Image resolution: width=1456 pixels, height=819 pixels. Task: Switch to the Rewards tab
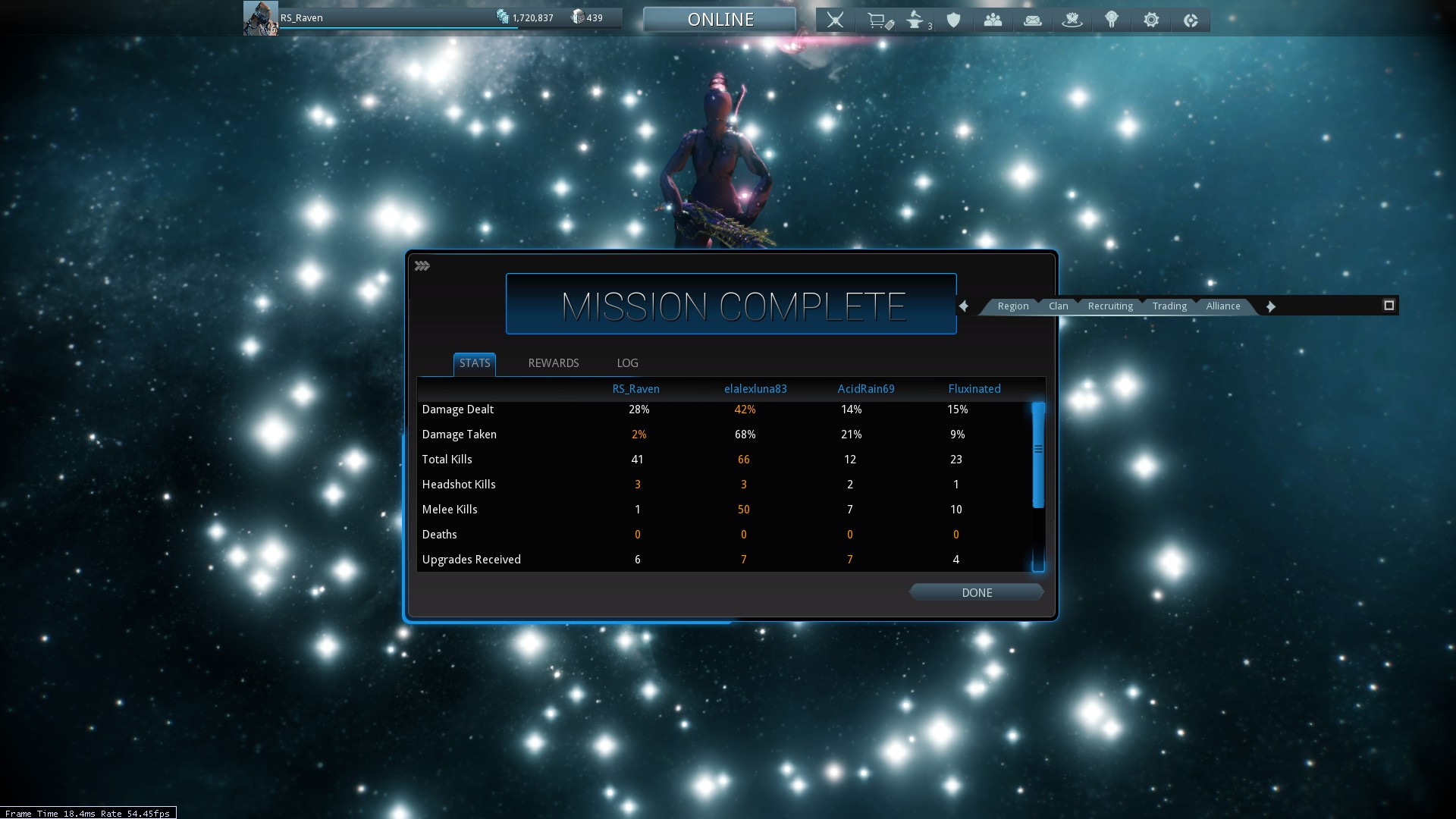coord(553,363)
